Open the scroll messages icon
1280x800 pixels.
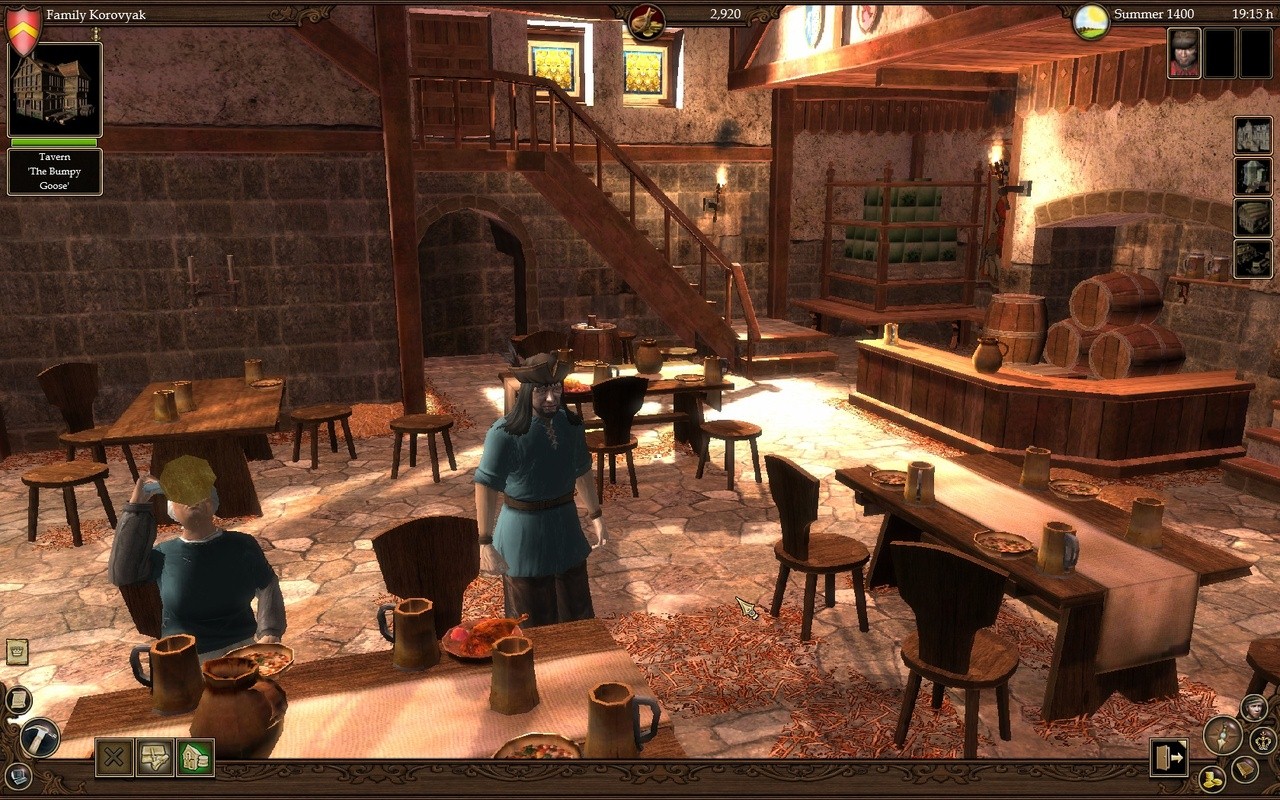(x=18, y=700)
